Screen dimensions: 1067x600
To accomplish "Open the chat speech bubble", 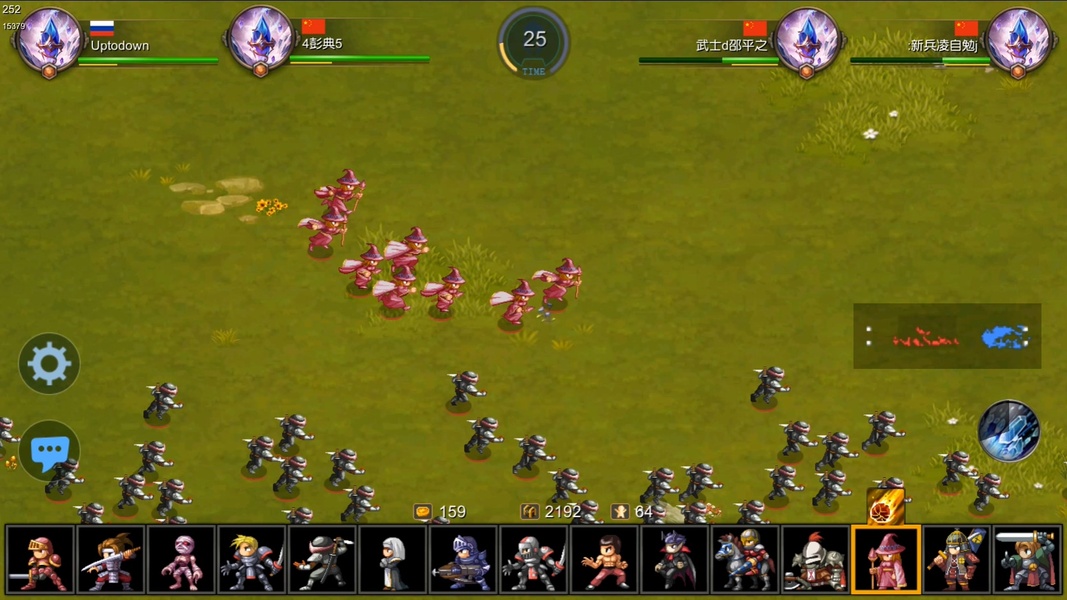I will coord(49,451).
